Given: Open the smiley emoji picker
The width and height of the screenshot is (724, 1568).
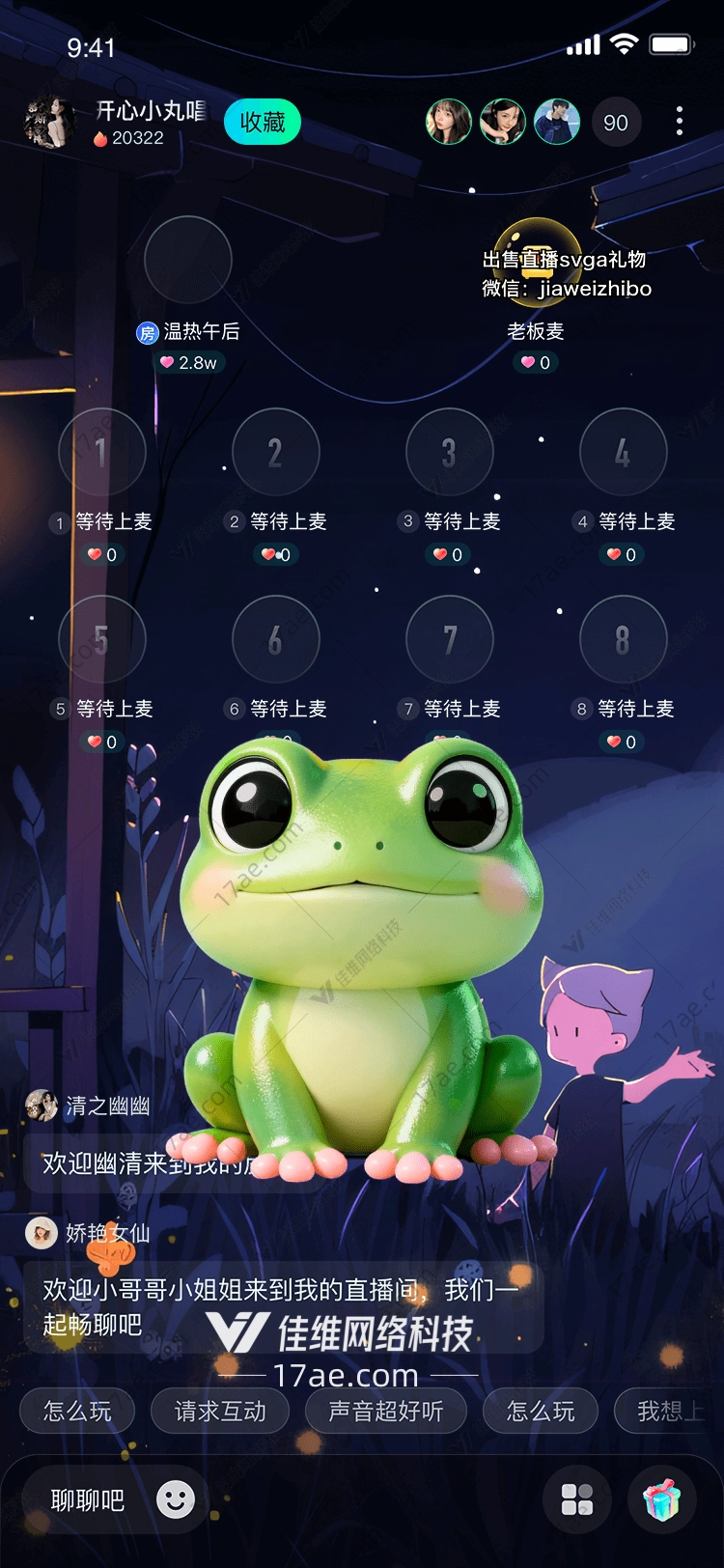Looking at the screenshot, I should (x=176, y=1499).
